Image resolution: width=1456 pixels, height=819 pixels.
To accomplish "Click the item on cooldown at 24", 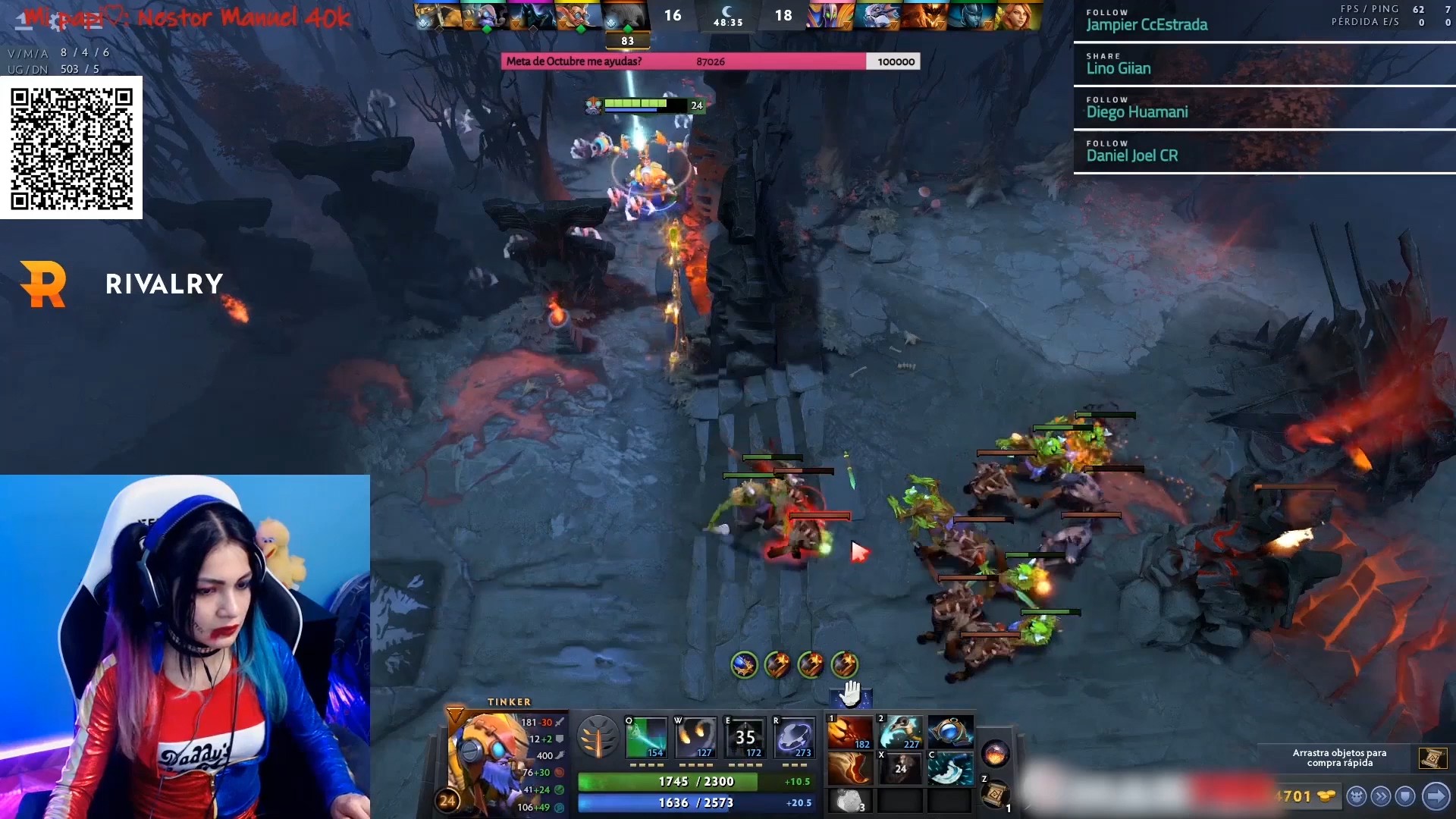I will tap(900, 769).
